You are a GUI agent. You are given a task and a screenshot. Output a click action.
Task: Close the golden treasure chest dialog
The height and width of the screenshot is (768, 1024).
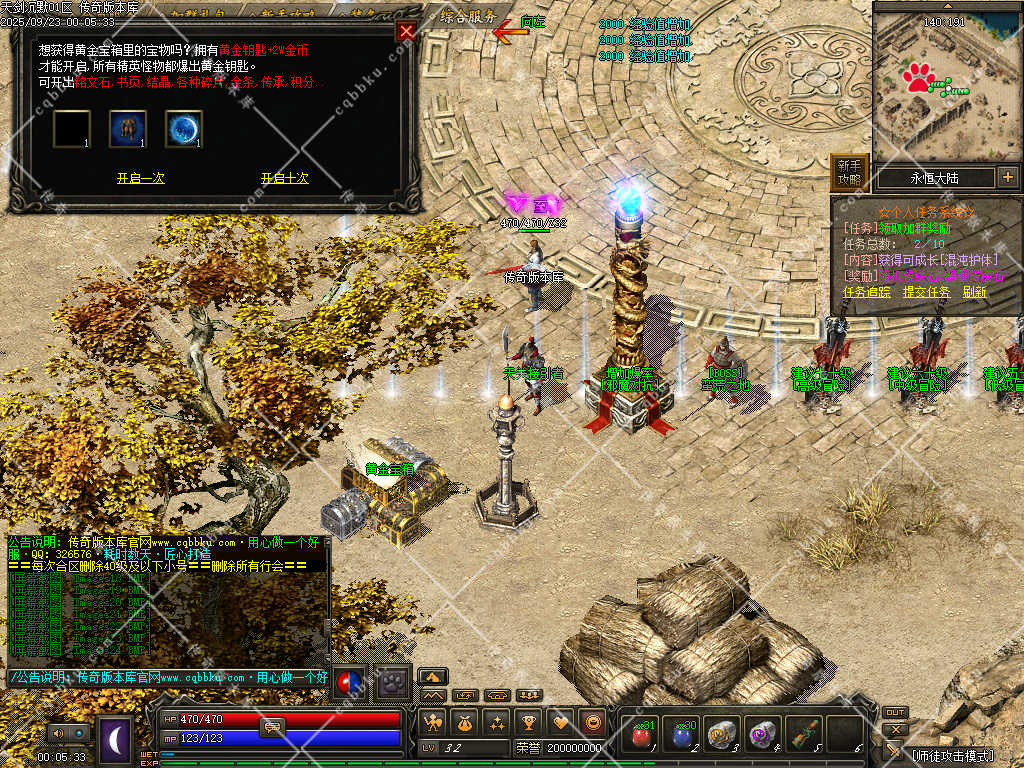tap(406, 31)
